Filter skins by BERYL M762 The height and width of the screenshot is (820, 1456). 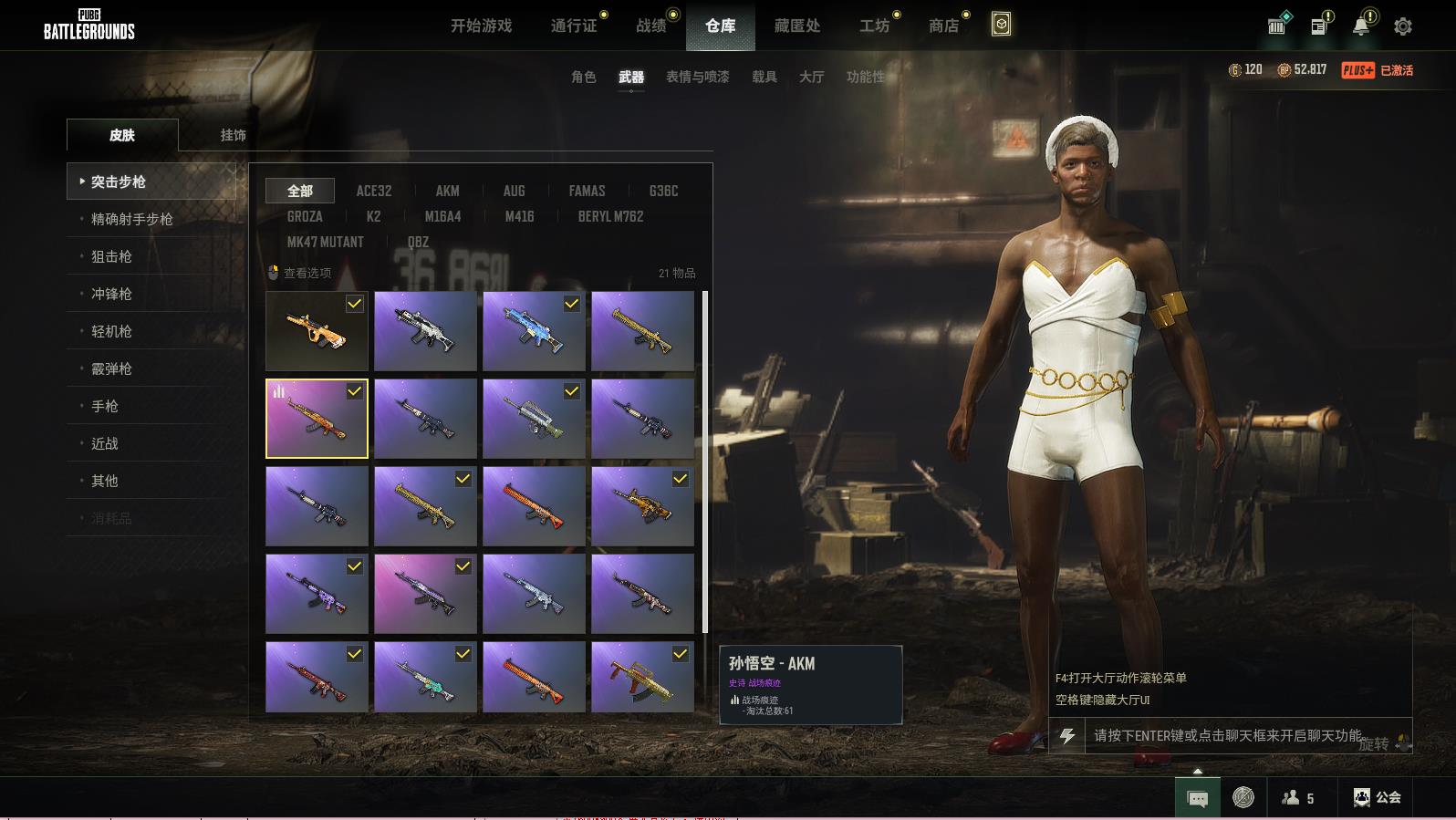click(x=610, y=216)
